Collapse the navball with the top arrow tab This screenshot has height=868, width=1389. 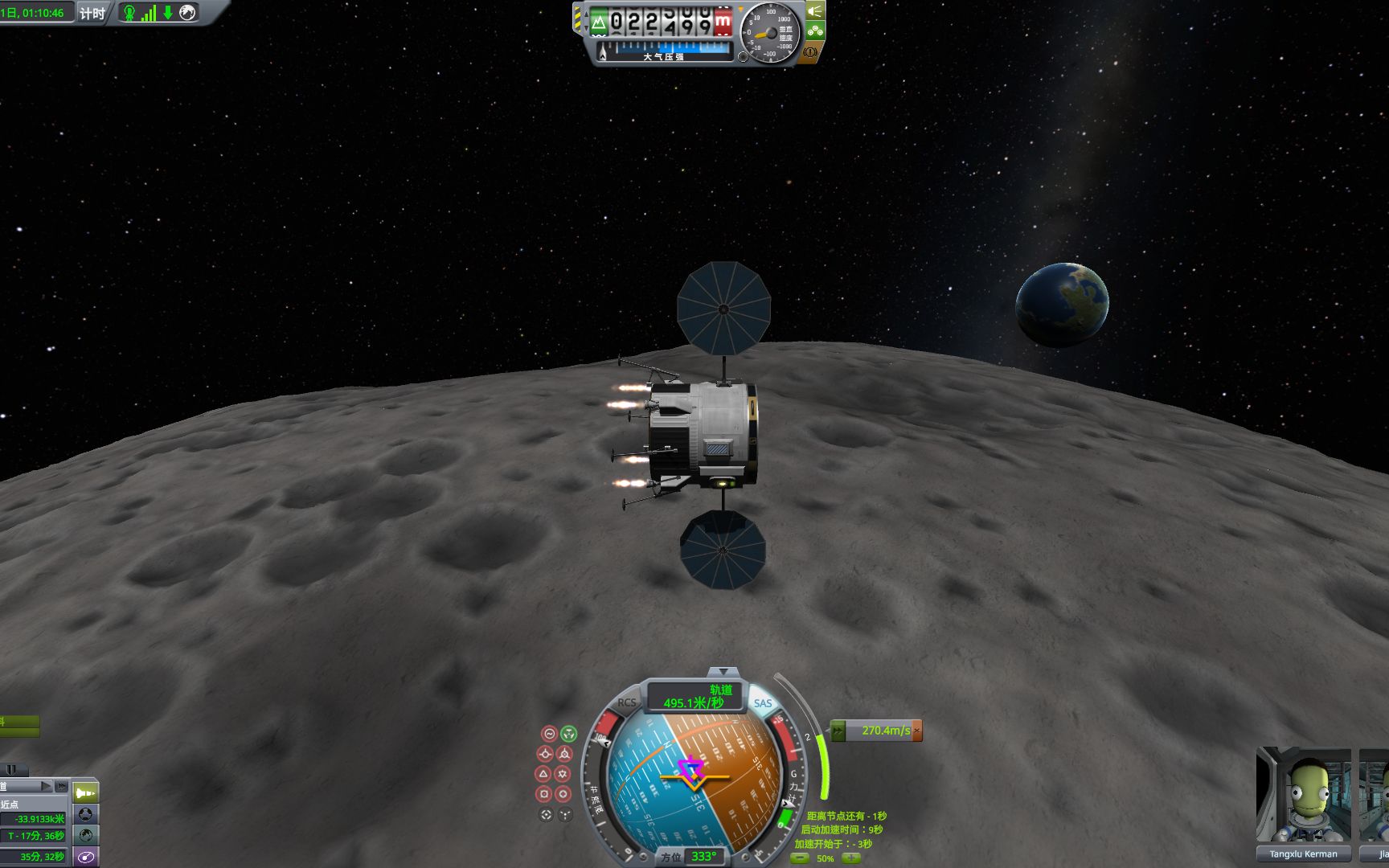(723, 671)
